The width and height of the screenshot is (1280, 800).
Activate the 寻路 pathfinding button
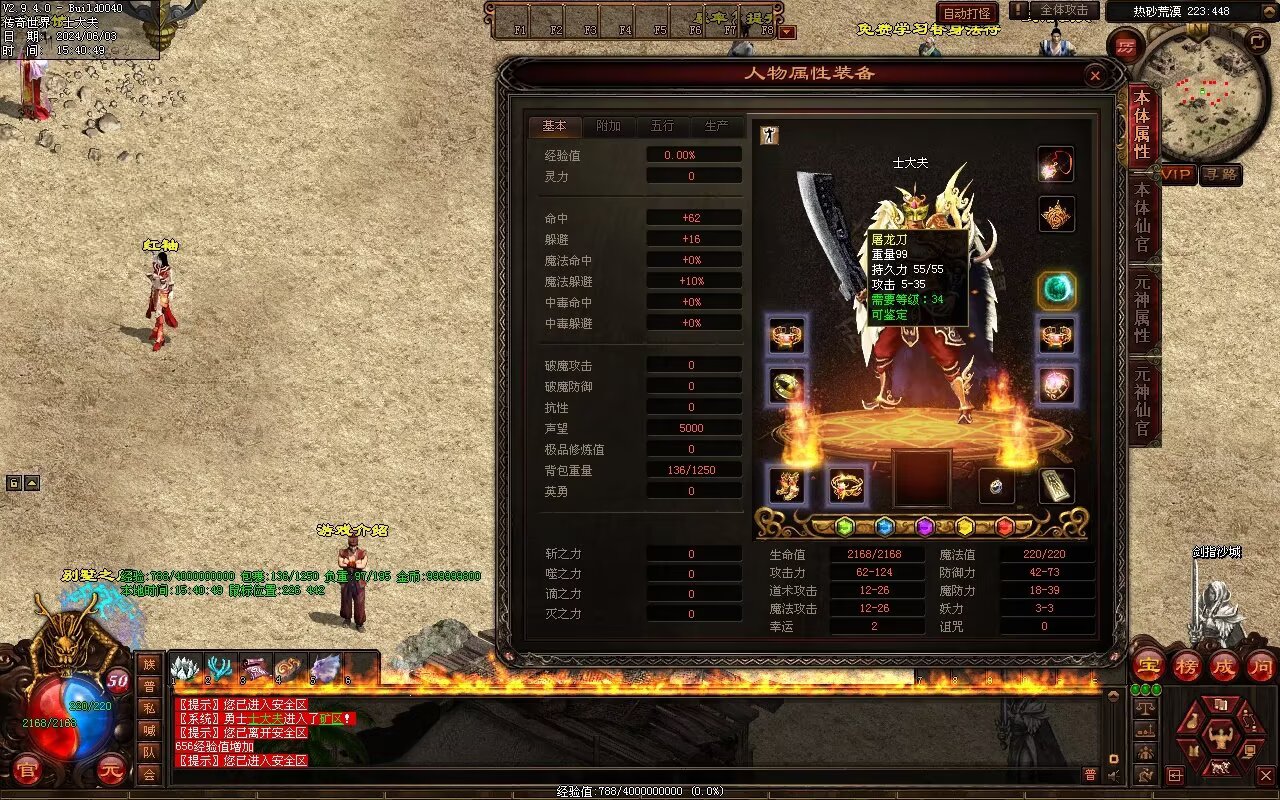(x=1221, y=174)
